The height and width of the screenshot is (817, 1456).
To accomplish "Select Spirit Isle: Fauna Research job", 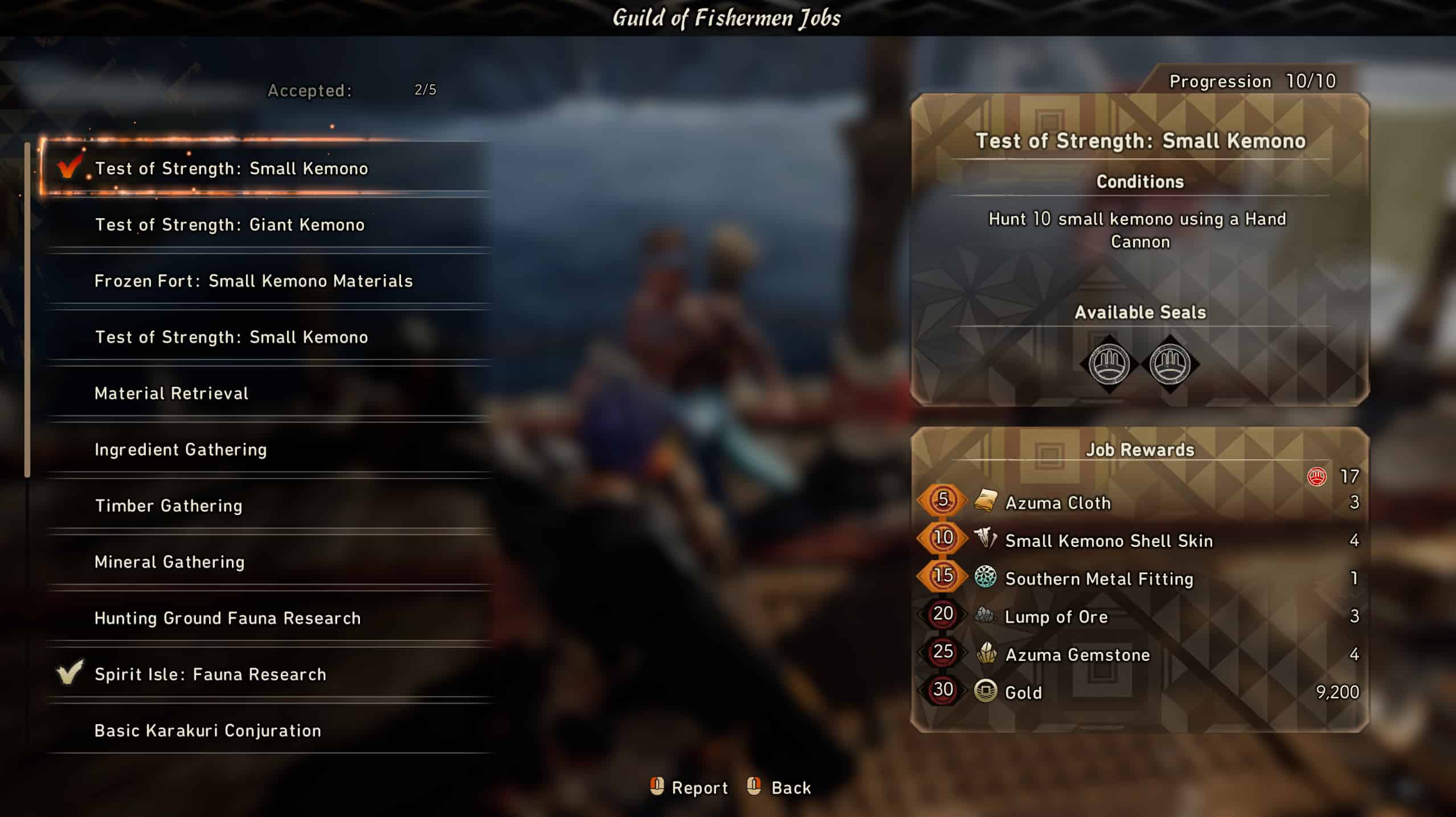I will pos(210,675).
